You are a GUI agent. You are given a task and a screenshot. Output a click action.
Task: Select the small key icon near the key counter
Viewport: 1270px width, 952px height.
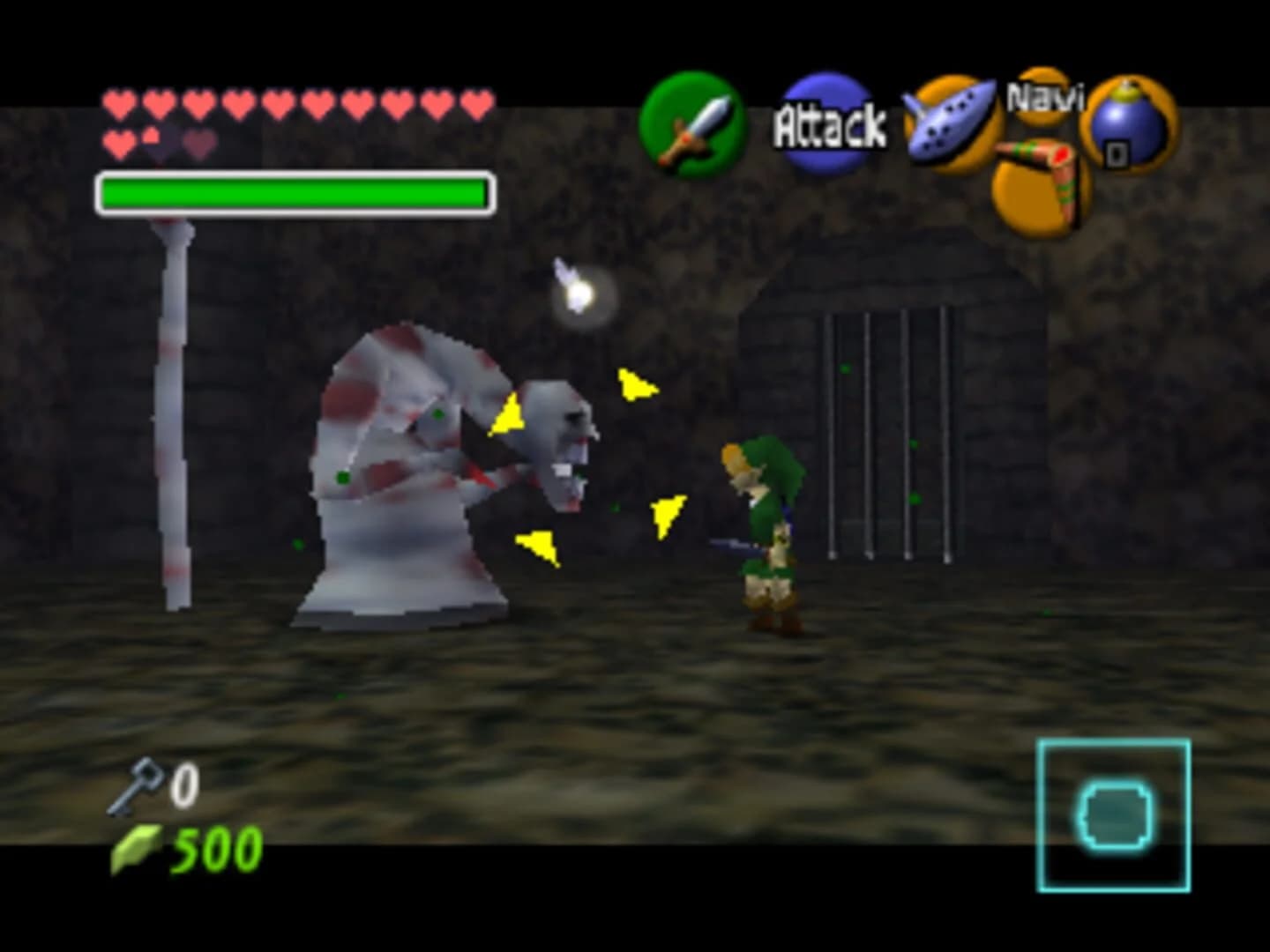point(144,783)
